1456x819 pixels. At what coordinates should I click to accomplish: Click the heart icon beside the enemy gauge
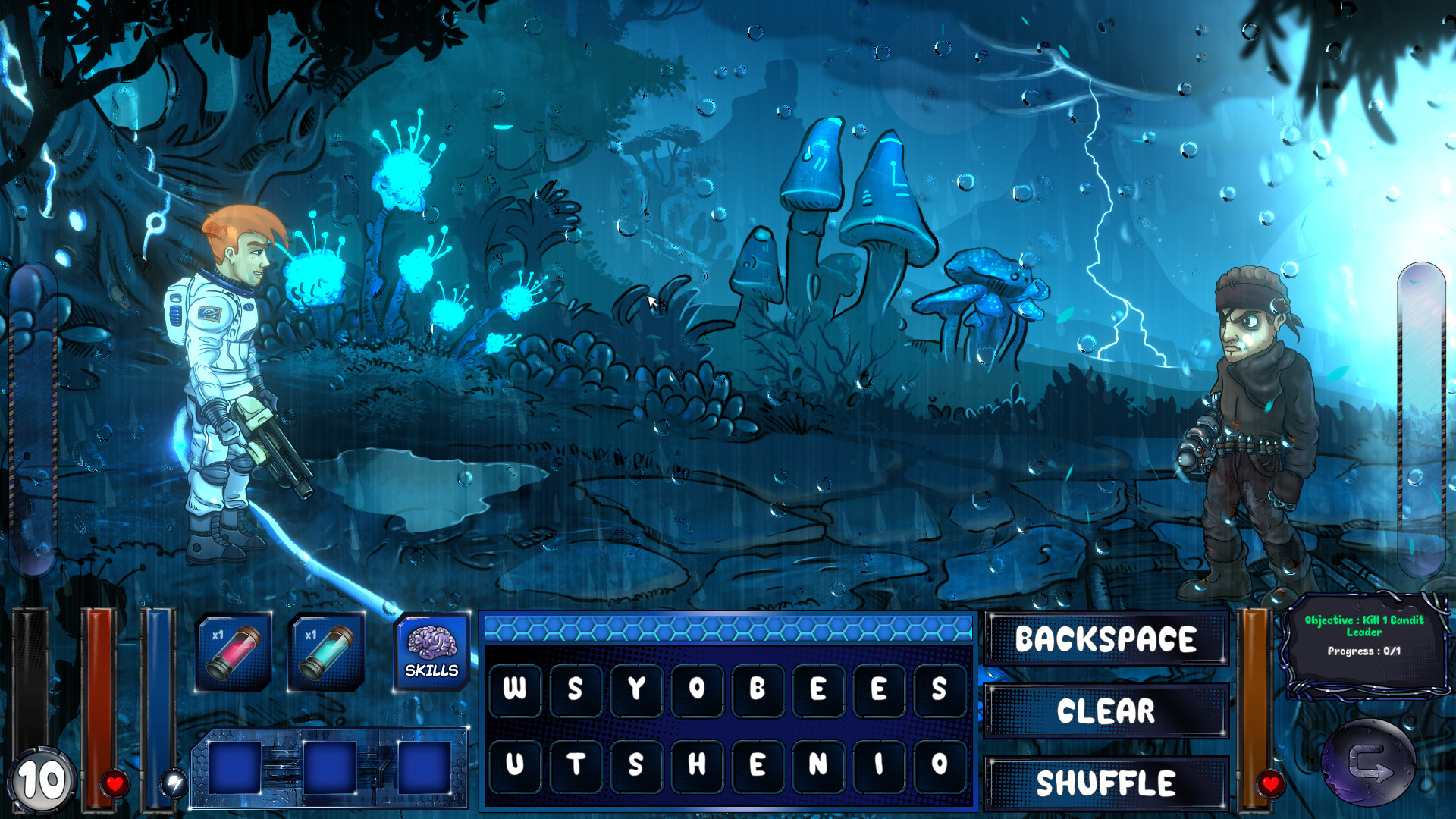coord(1272,785)
